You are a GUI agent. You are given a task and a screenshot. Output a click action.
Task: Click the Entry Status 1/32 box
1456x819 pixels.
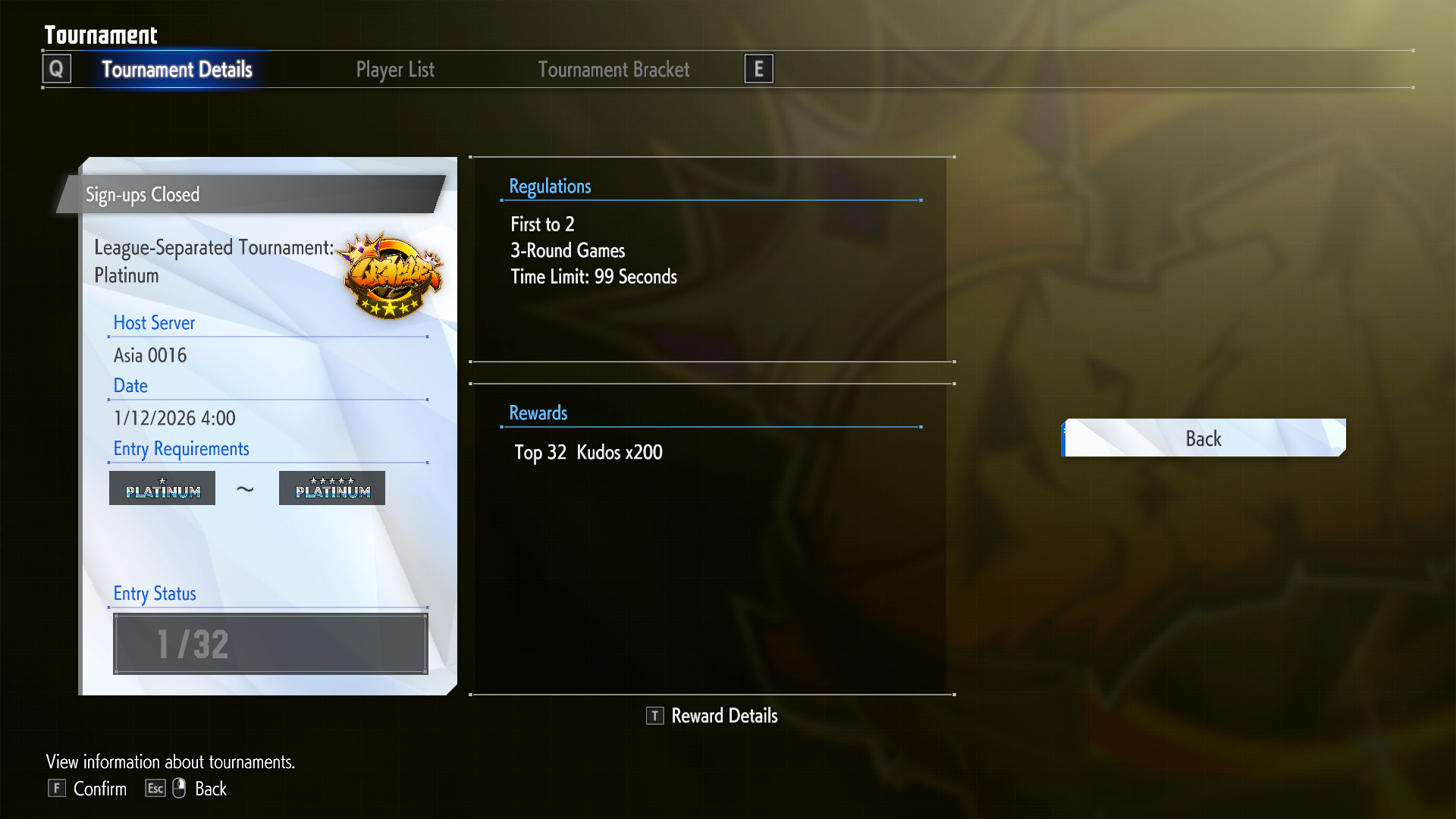point(271,644)
